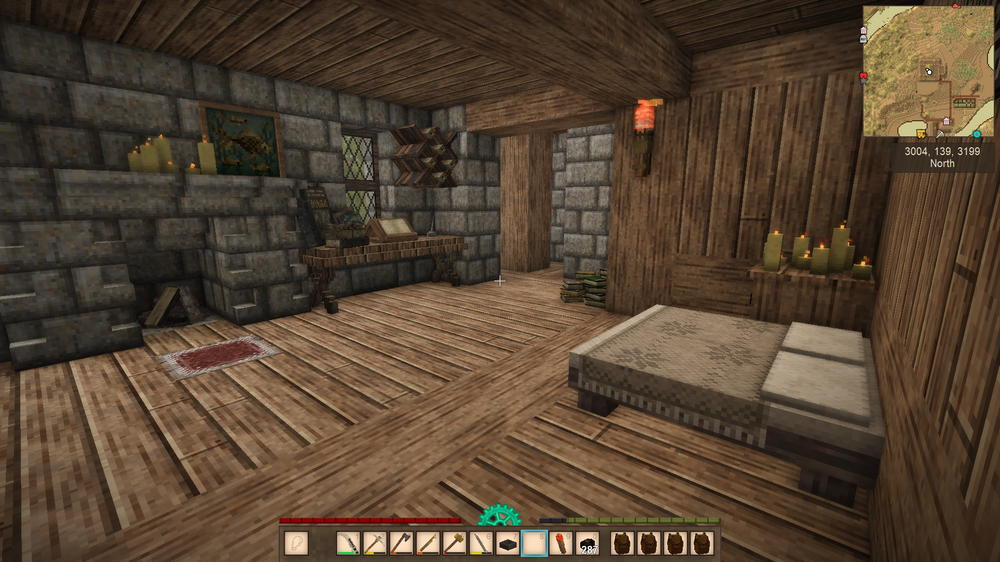Click the yellow cart marker on the minimap
This screenshot has width=1000, height=562.
[920, 132]
